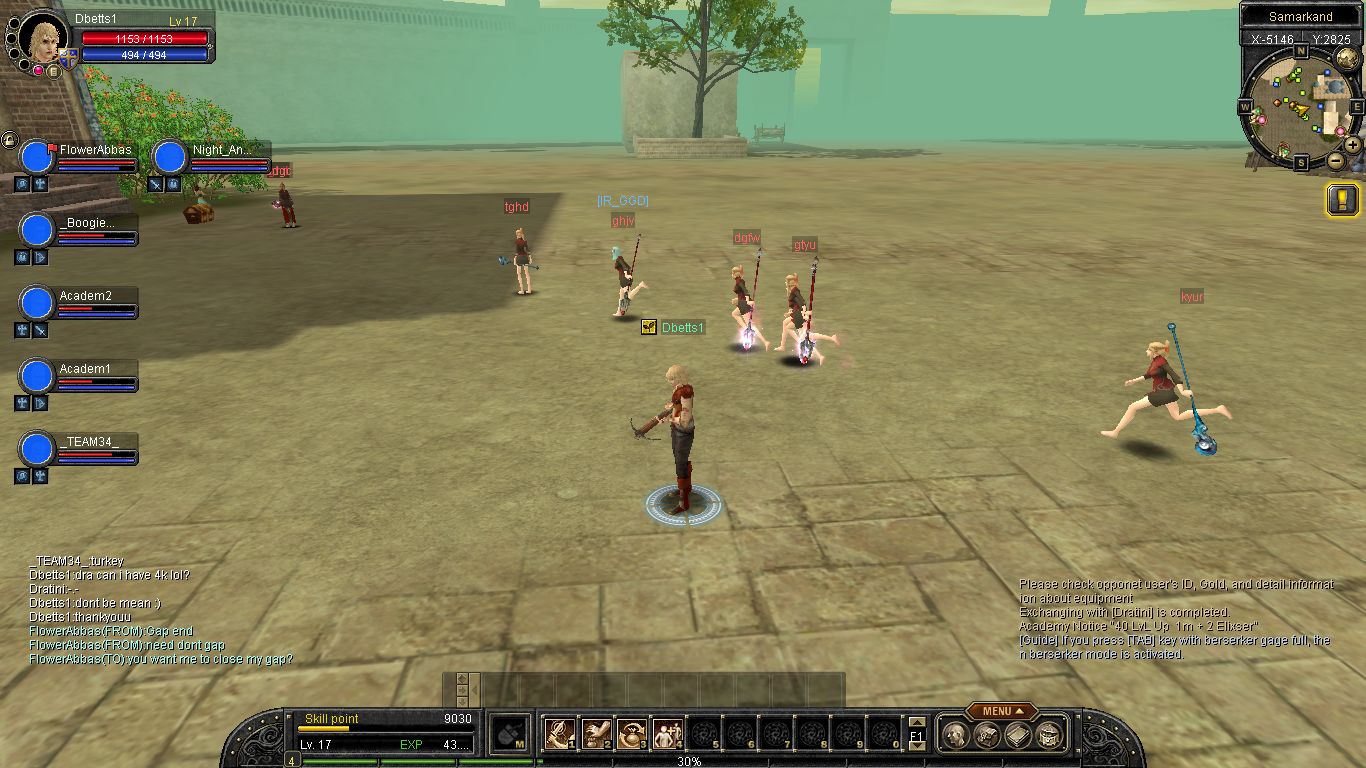
Task: Target party member Night_An...
Action: [x=170, y=158]
